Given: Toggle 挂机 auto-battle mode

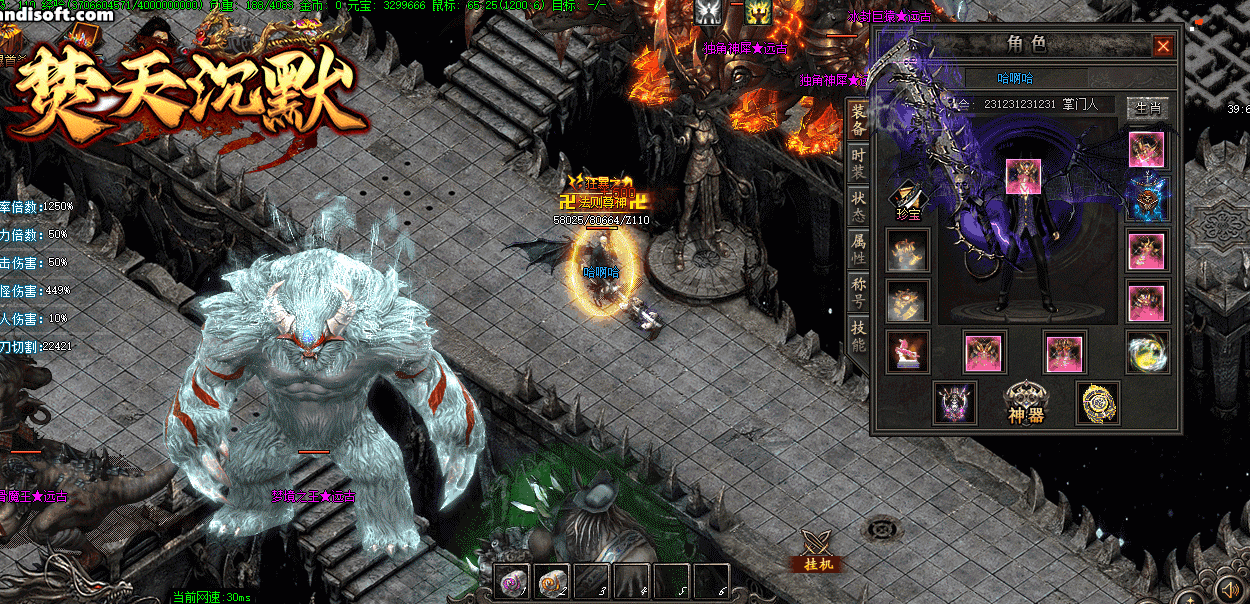Looking at the screenshot, I should pyautogui.click(x=818, y=550).
